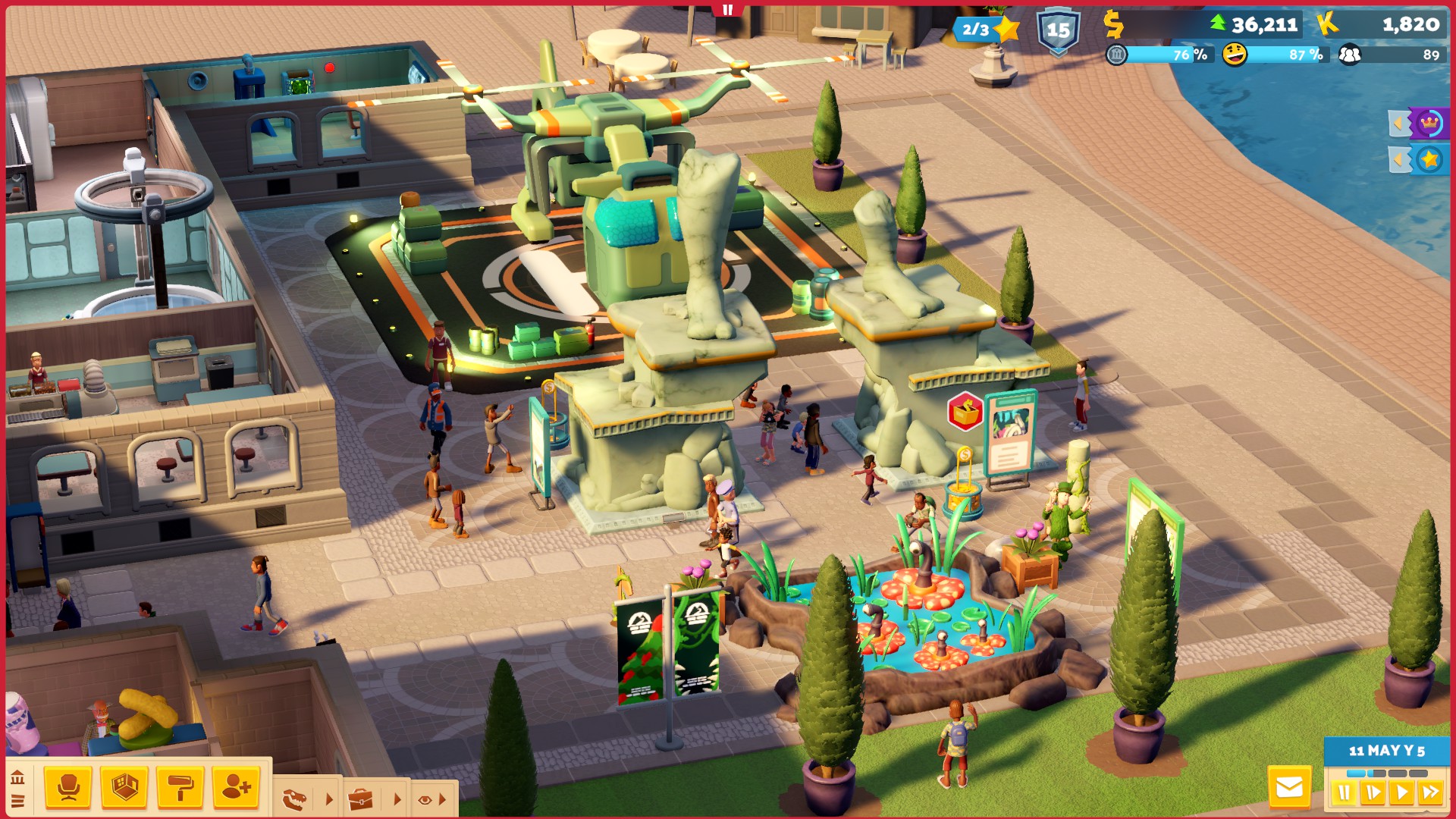Set game speed to normal play

click(1401, 793)
